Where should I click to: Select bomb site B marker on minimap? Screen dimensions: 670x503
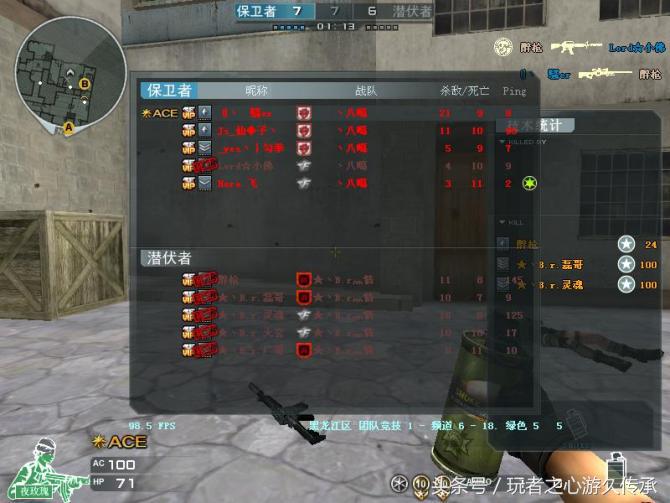pyautogui.click(x=84, y=83)
